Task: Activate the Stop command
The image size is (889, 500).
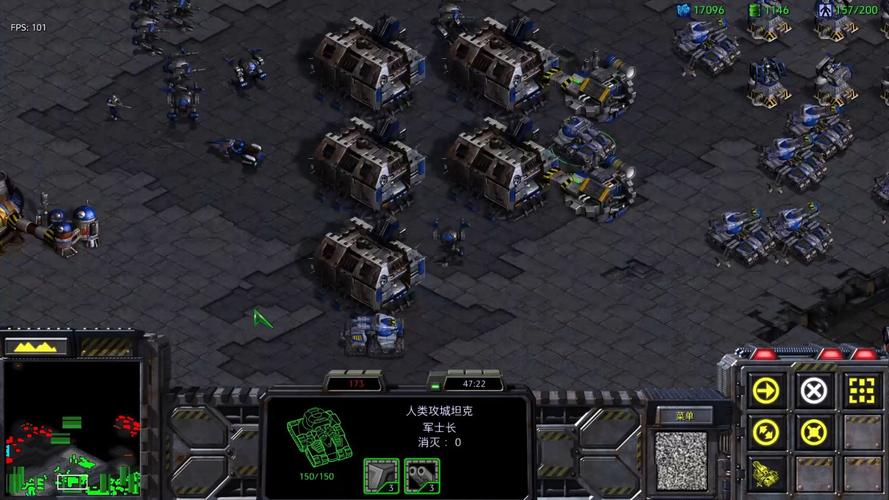Action: pos(814,390)
